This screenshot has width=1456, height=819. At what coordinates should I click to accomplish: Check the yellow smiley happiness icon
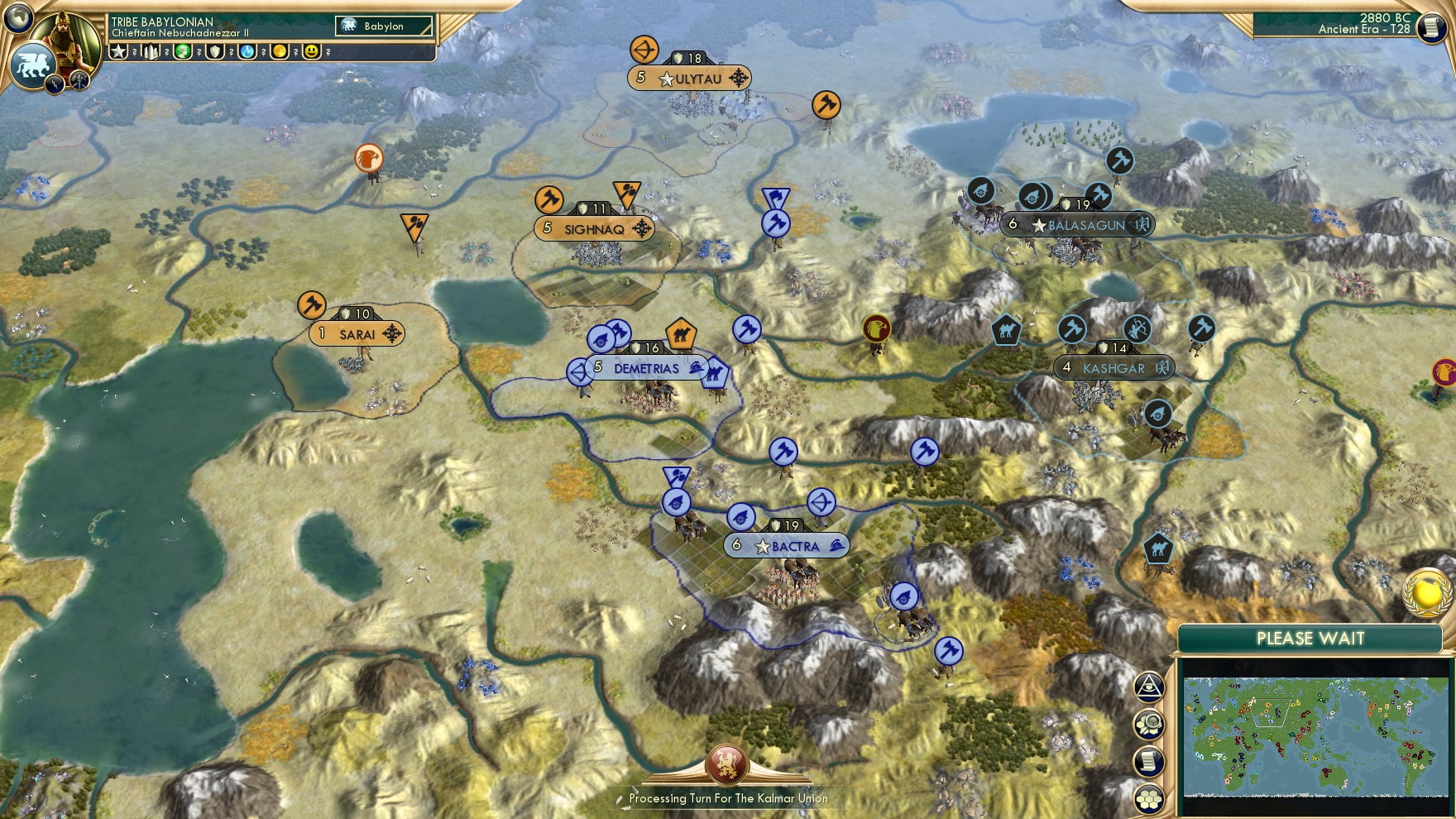click(312, 52)
